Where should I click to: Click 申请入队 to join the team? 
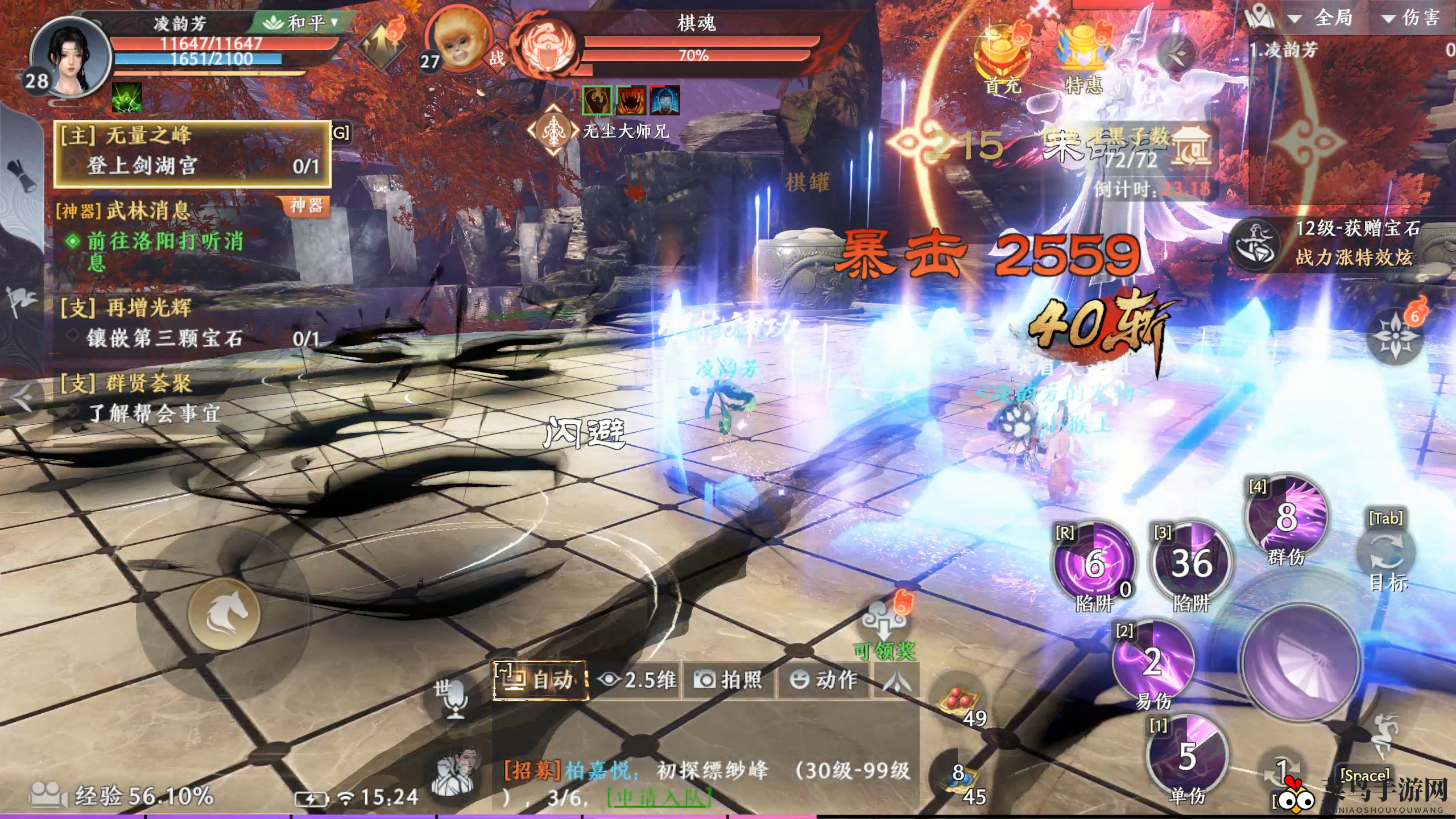click(x=659, y=798)
